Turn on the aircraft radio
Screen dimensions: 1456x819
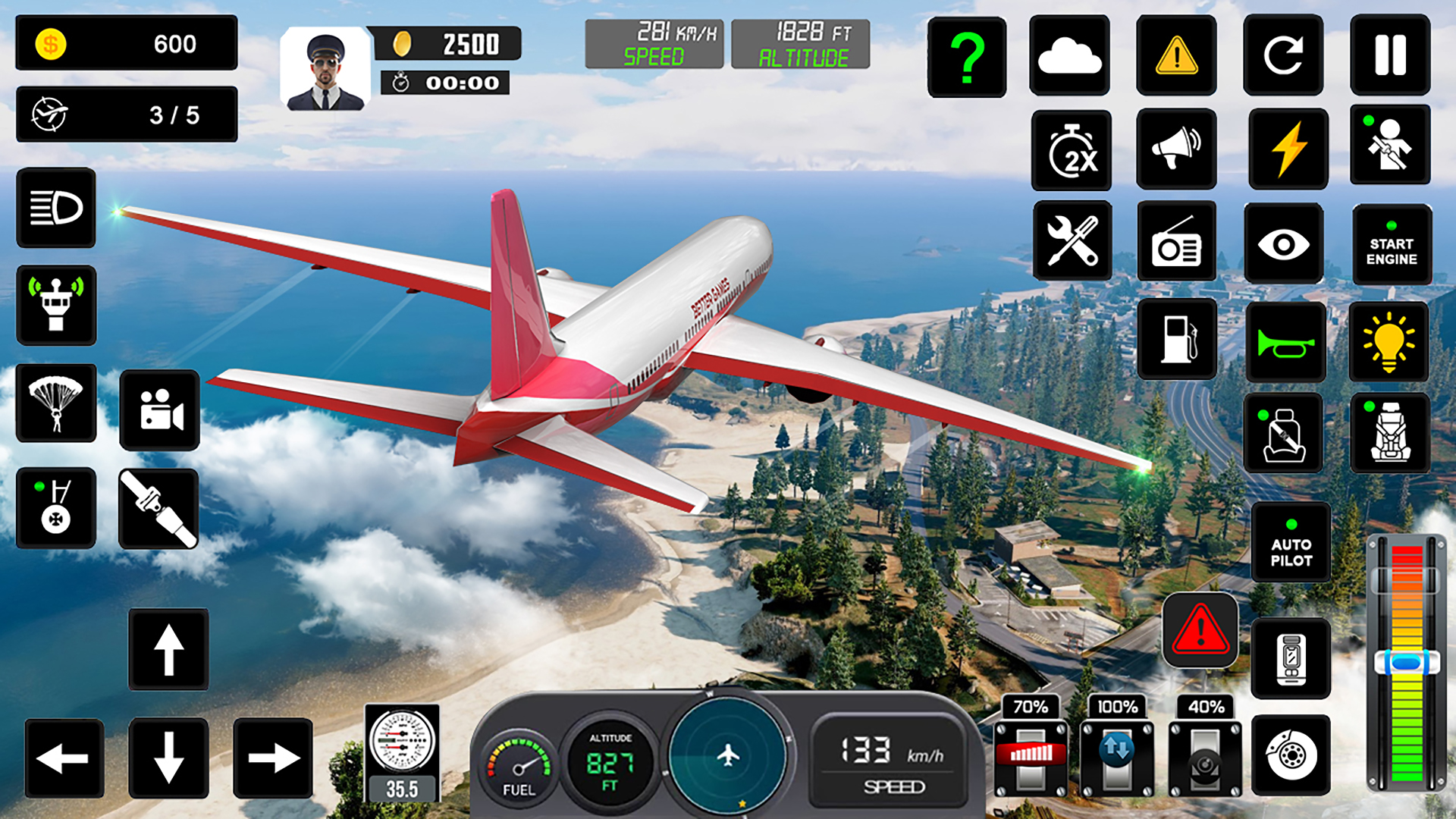click(1177, 243)
